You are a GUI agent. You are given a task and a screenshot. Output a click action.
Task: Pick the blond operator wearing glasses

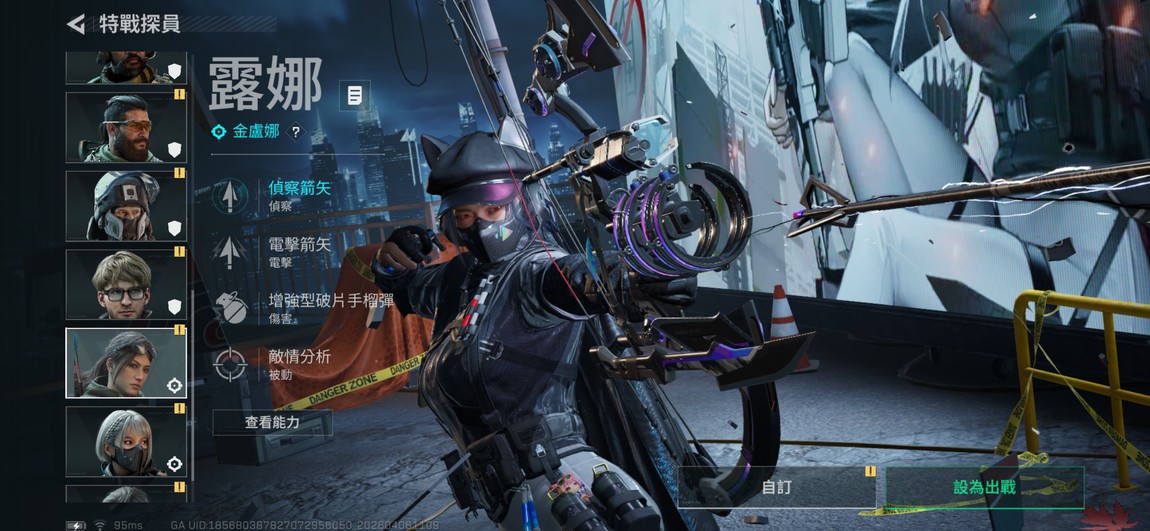(125, 284)
